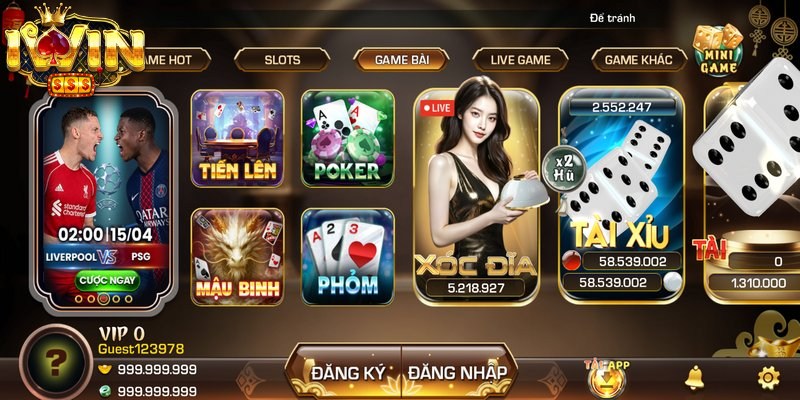
Task: Open the Mậu Binh game tile
Action: point(237,256)
